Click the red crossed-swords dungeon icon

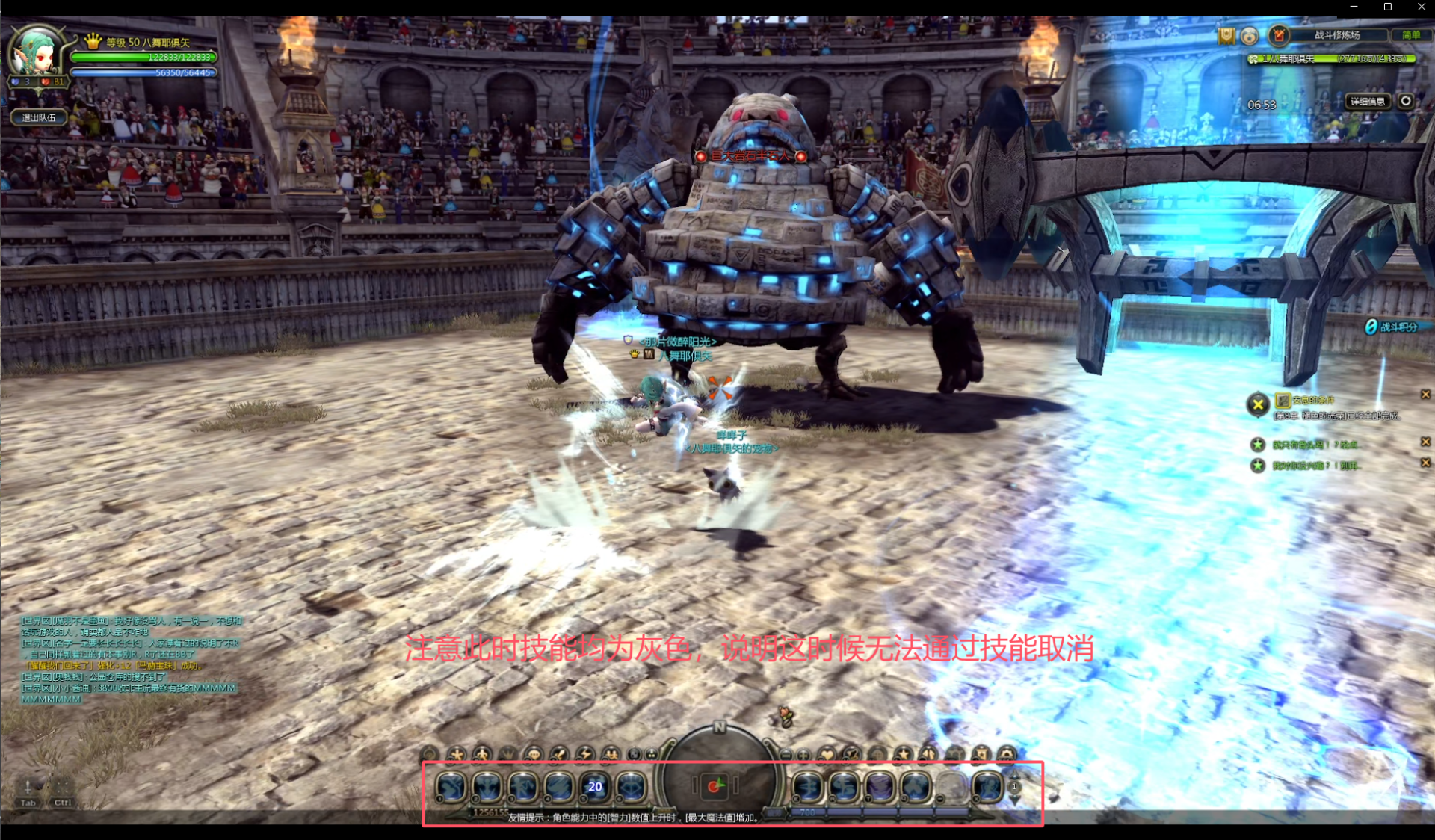click(x=1279, y=35)
